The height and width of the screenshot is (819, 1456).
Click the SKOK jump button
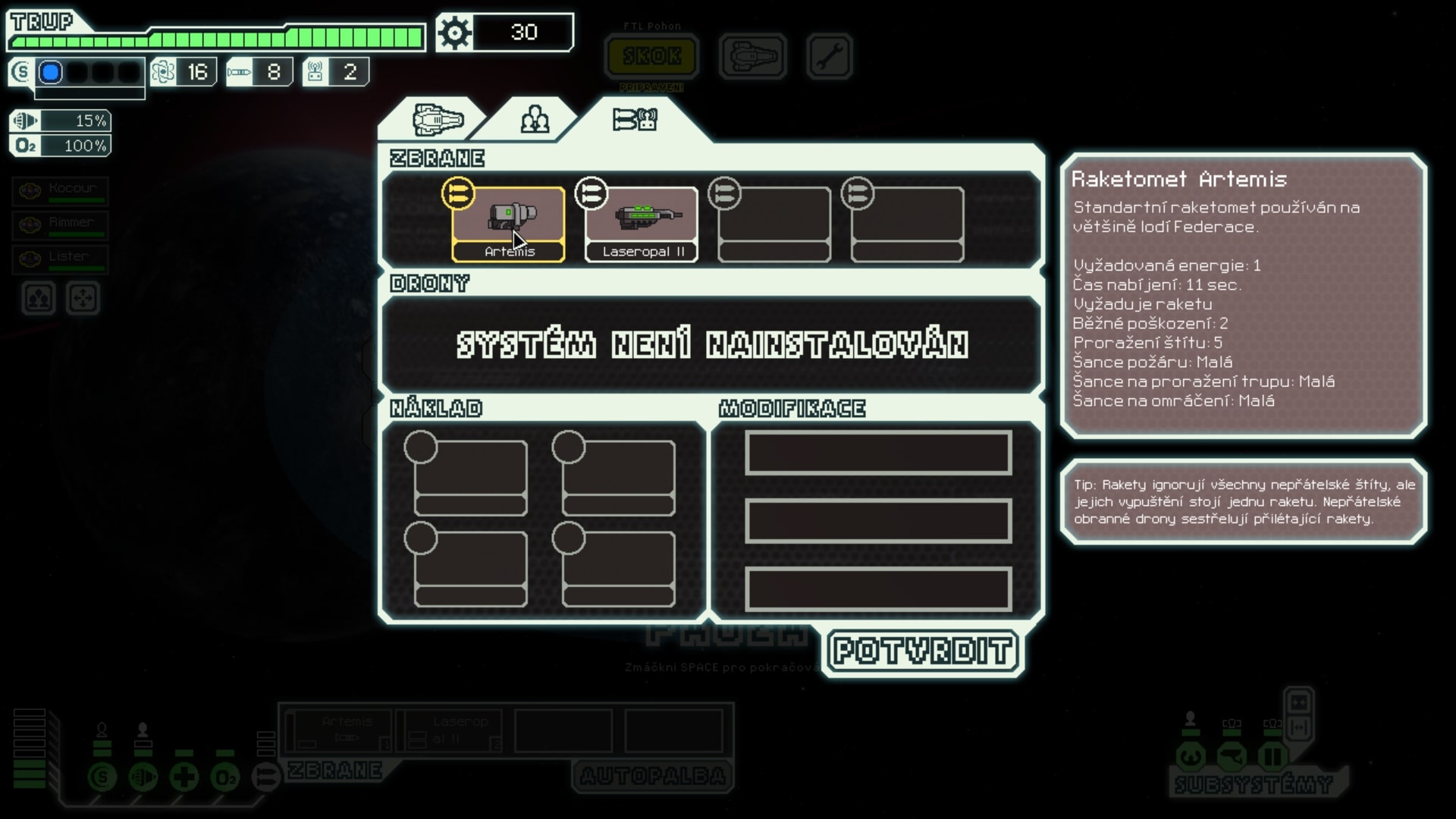pos(652,55)
